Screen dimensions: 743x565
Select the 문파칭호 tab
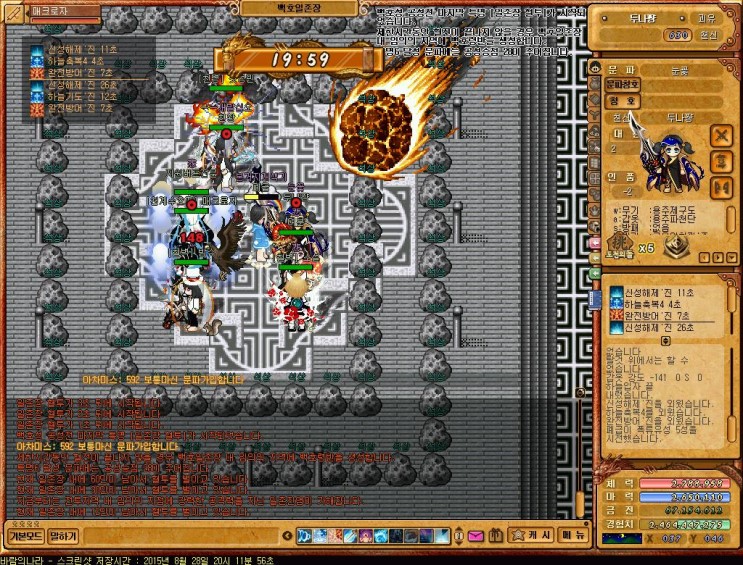[x=622, y=84]
